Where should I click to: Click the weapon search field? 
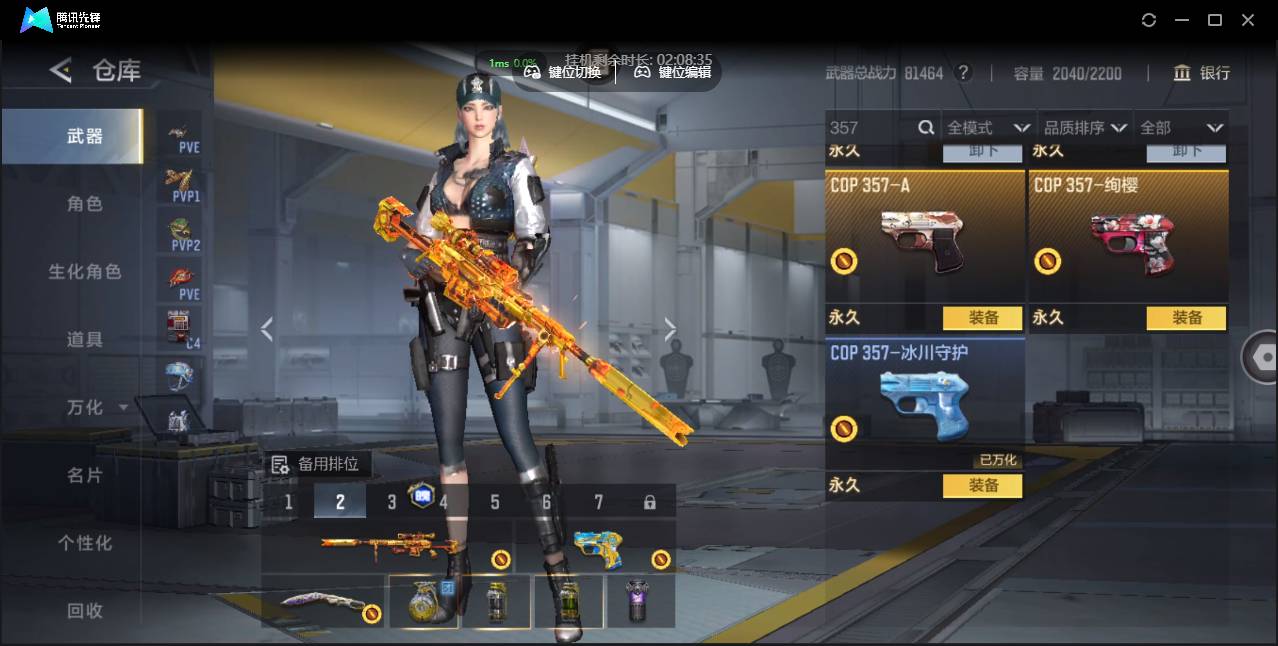click(x=870, y=128)
